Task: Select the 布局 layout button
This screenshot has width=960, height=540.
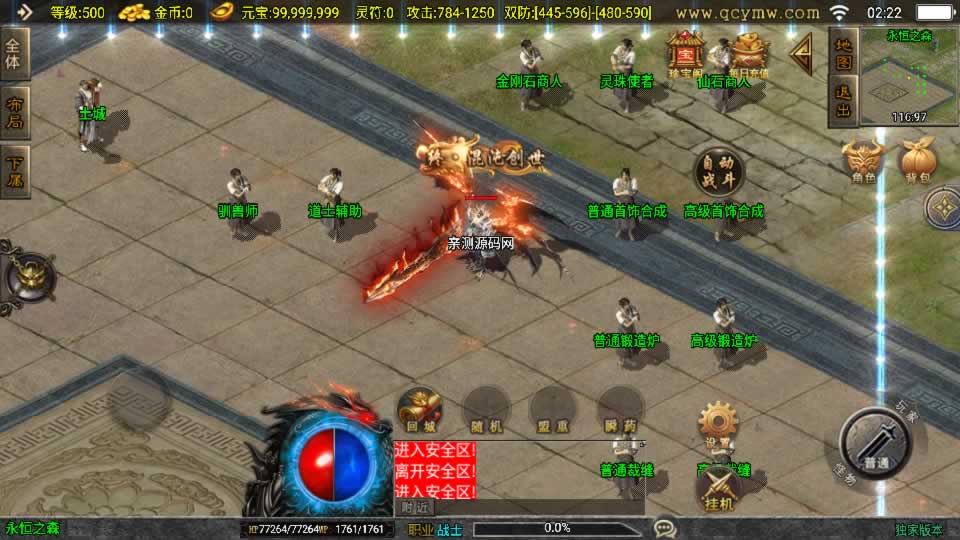Action: click(x=15, y=113)
